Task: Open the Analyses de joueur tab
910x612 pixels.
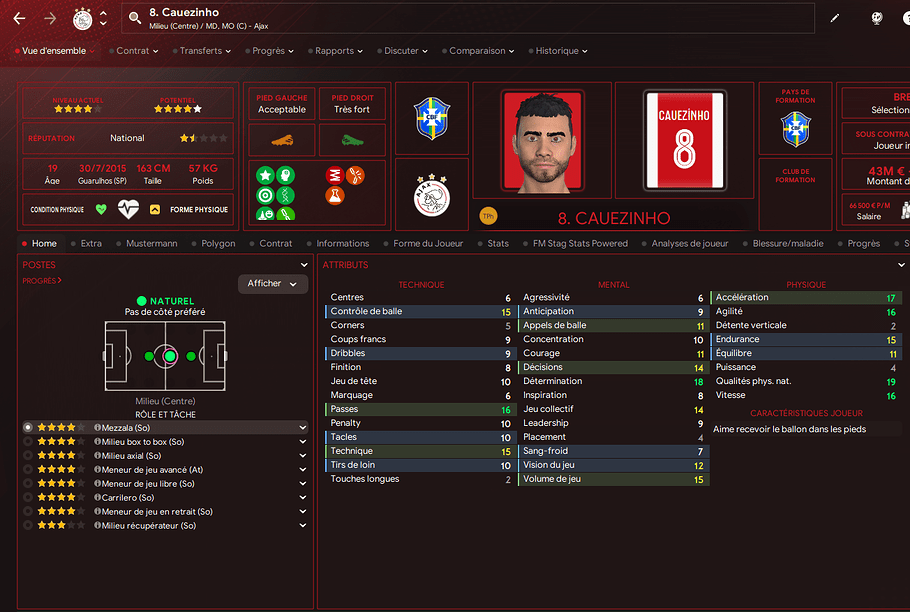Action: tap(689, 243)
